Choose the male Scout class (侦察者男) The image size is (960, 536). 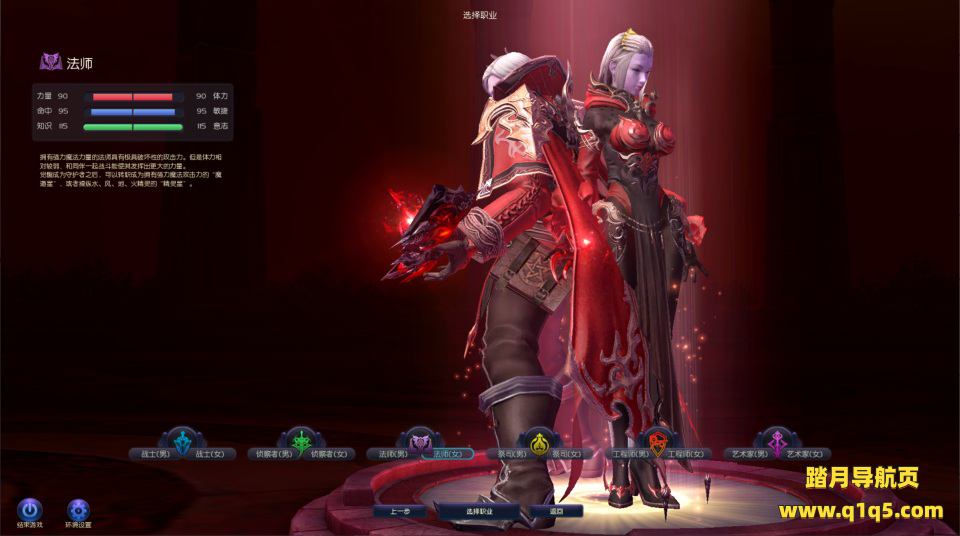click(x=272, y=454)
